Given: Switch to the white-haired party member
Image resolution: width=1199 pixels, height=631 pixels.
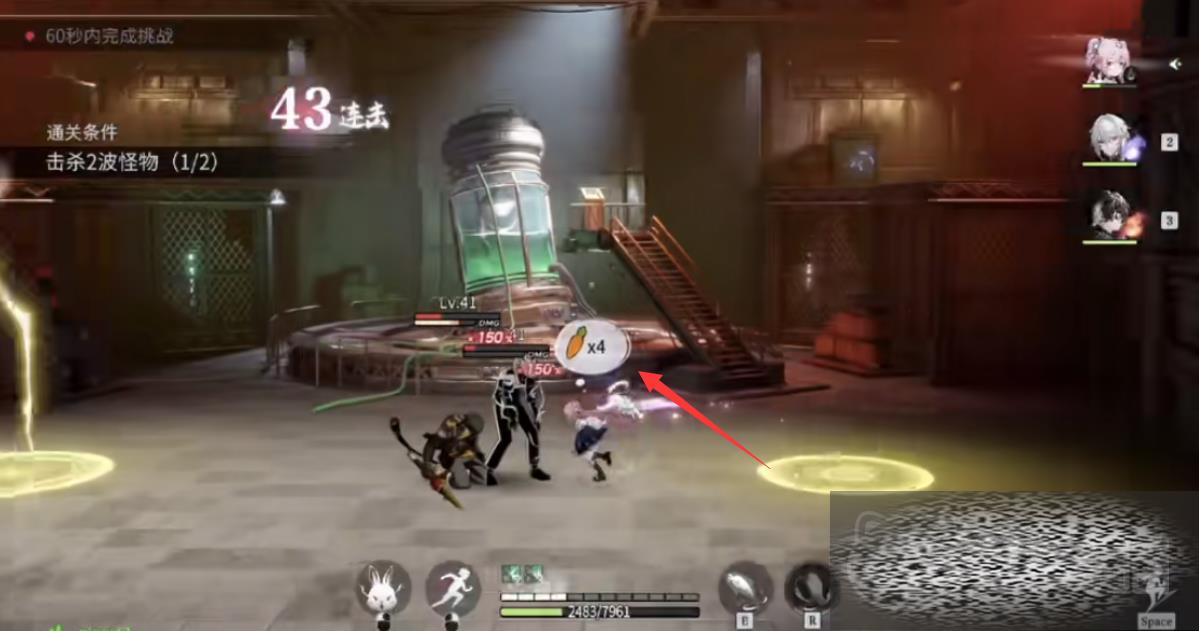Looking at the screenshot, I should tap(1111, 138).
